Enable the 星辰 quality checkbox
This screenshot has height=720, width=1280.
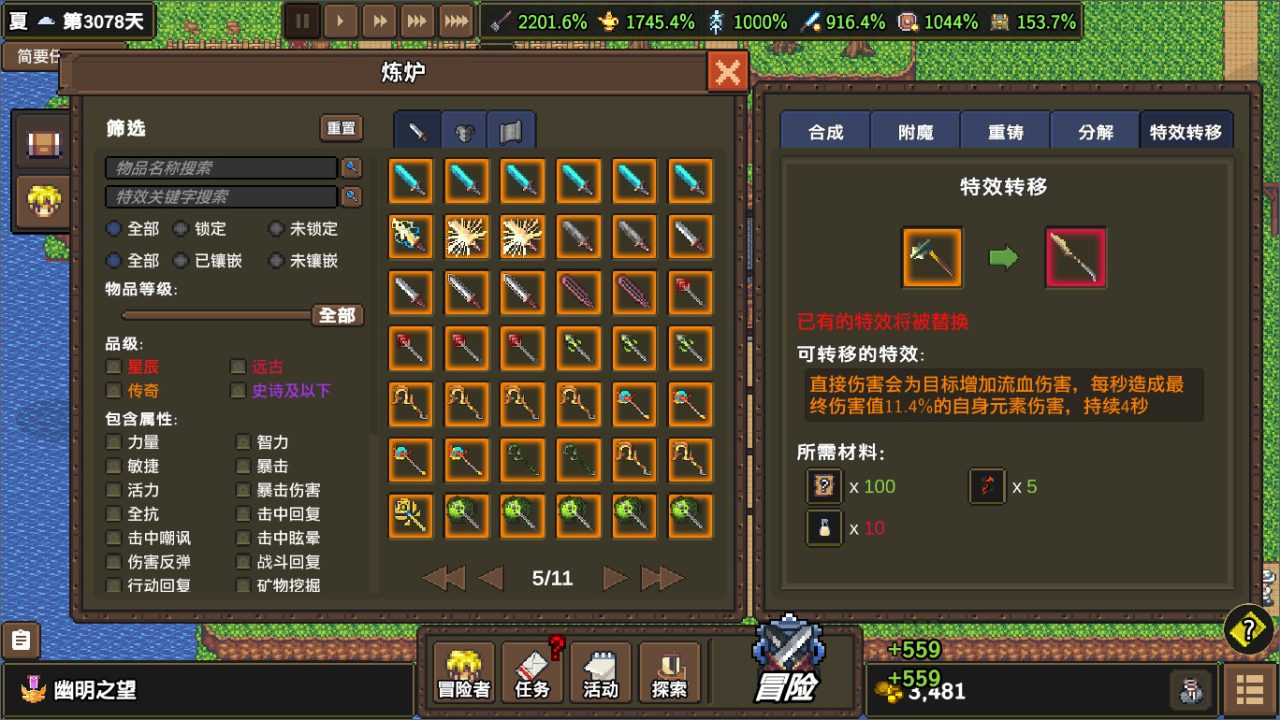coord(114,366)
